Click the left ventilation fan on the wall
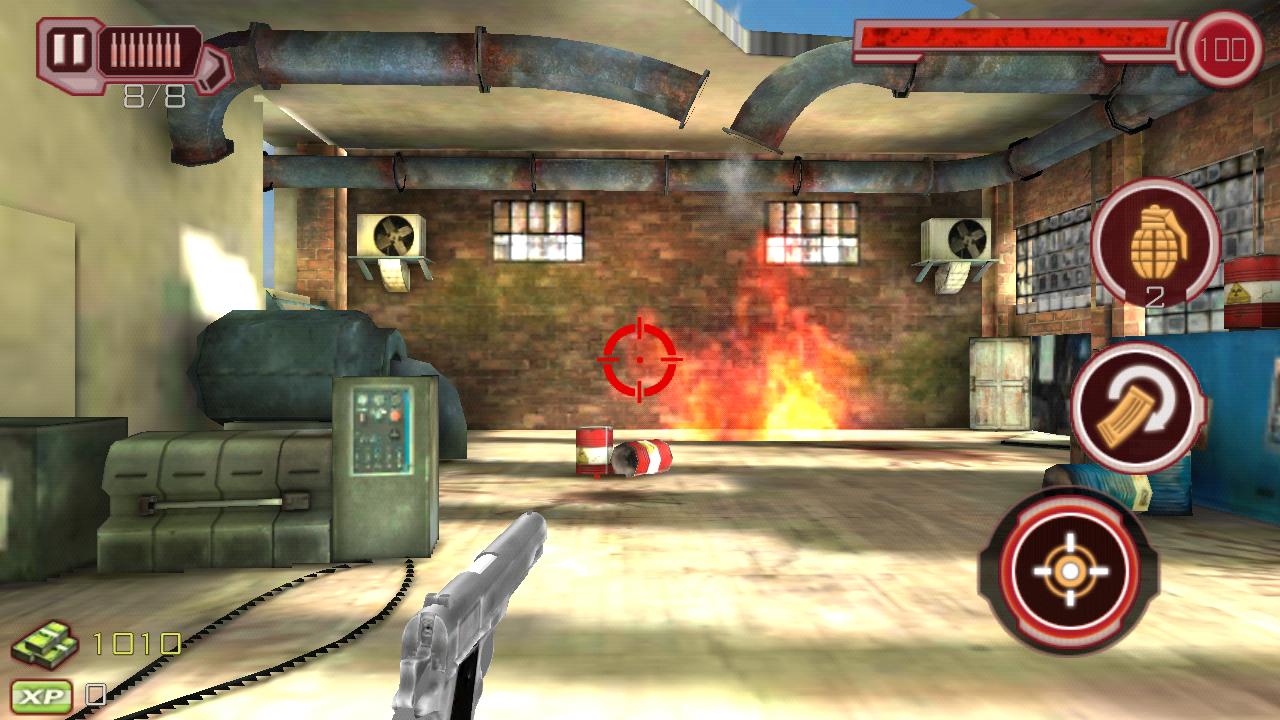The width and height of the screenshot is (1280, 720). point(394,236)
